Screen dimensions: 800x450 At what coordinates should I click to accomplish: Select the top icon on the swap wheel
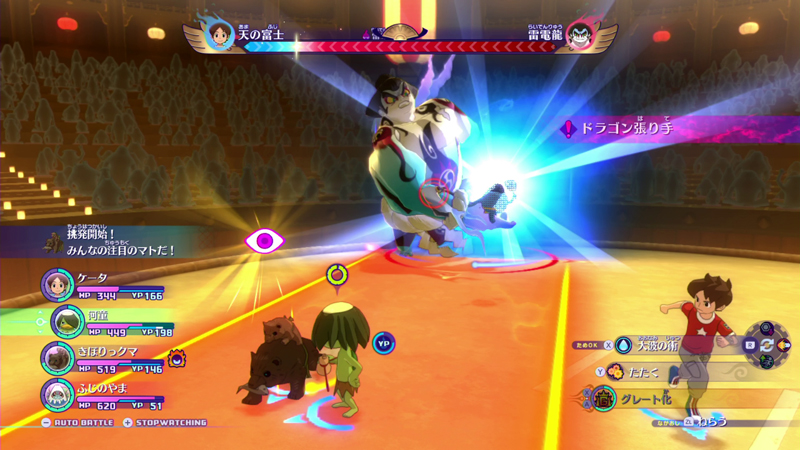pyautogui.click(x=767, y=327)
